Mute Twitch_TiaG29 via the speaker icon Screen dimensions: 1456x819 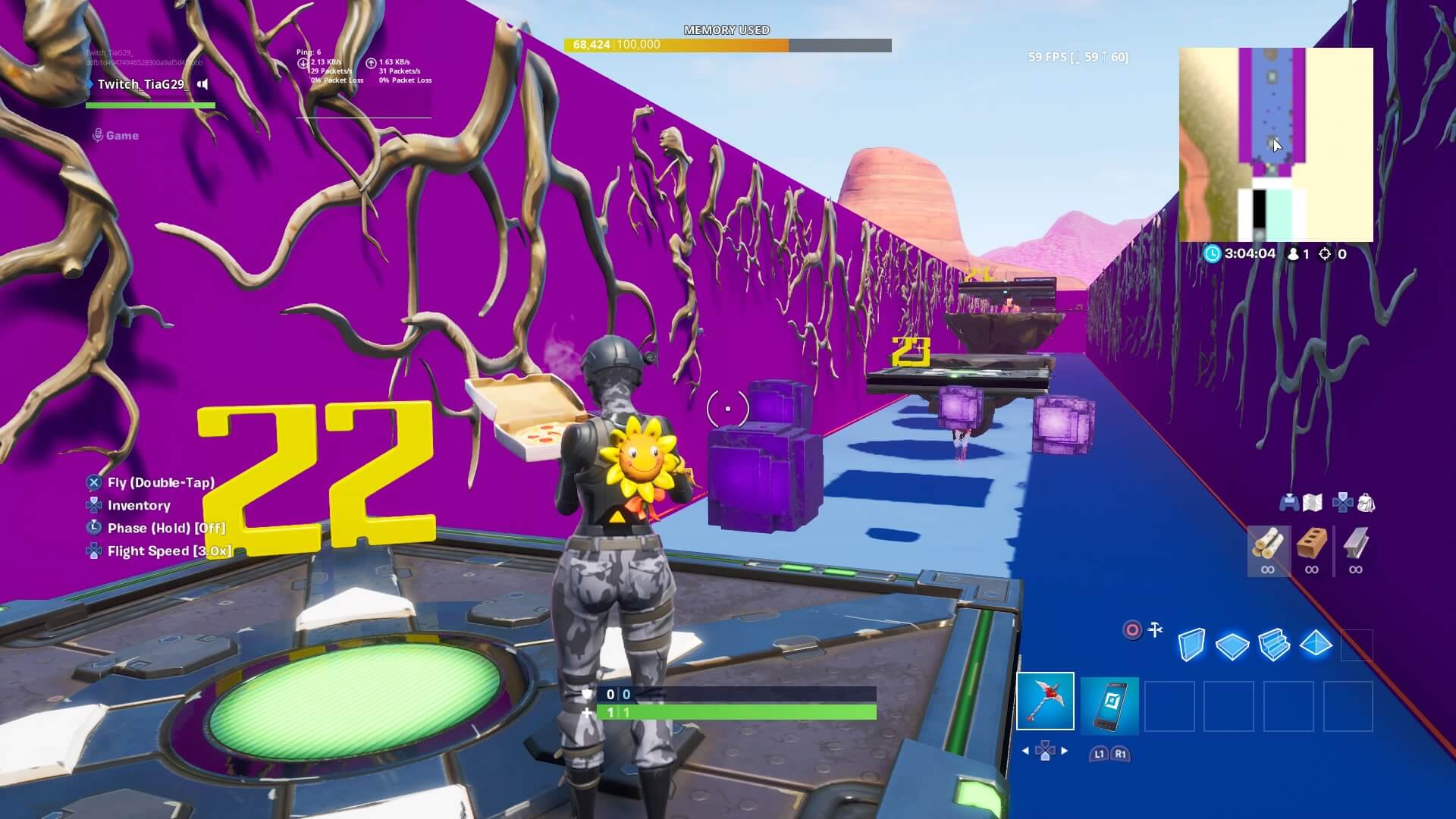click(x=201, y=85)
